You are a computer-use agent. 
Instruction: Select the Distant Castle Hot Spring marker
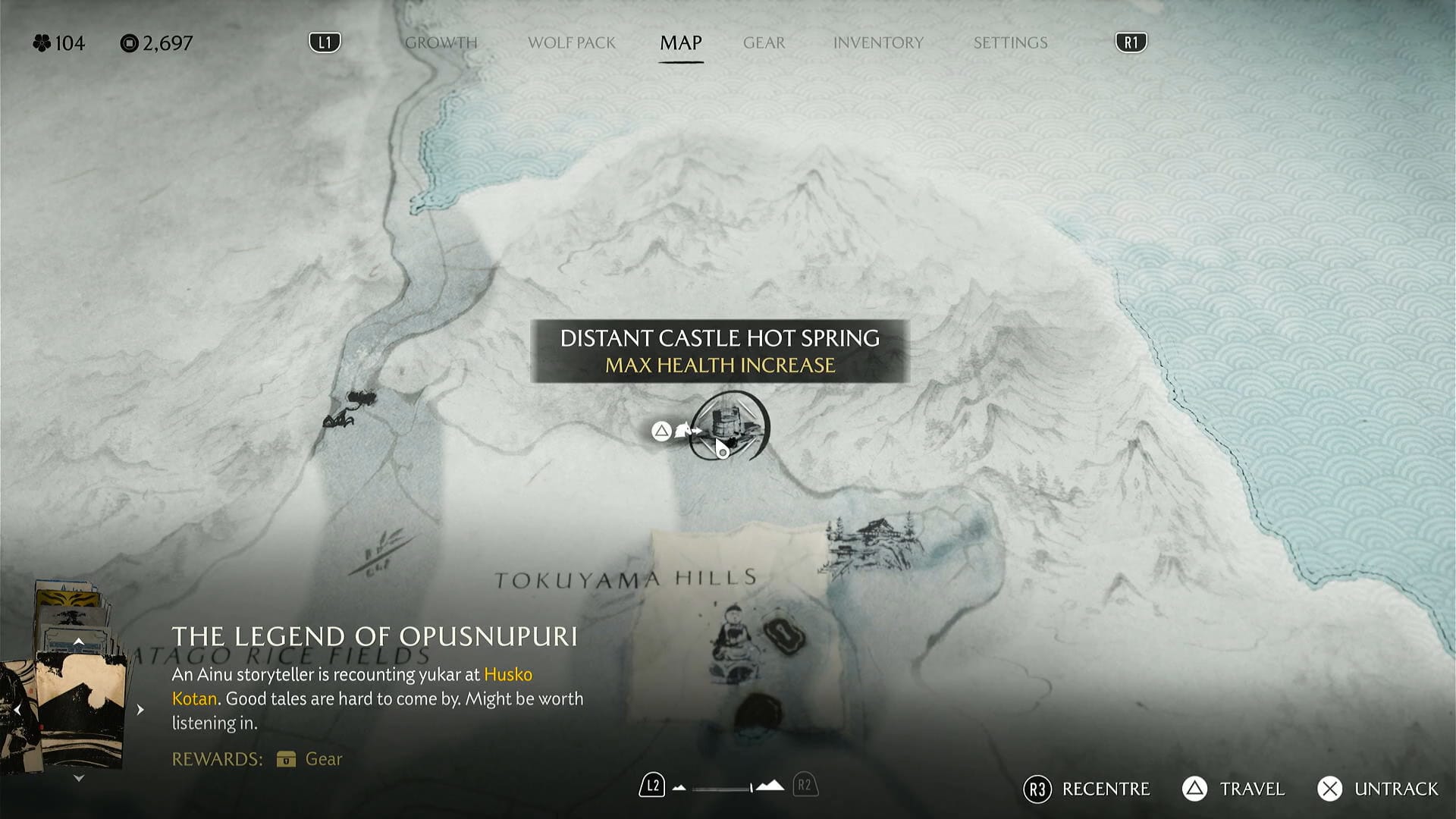coord(730,426)
